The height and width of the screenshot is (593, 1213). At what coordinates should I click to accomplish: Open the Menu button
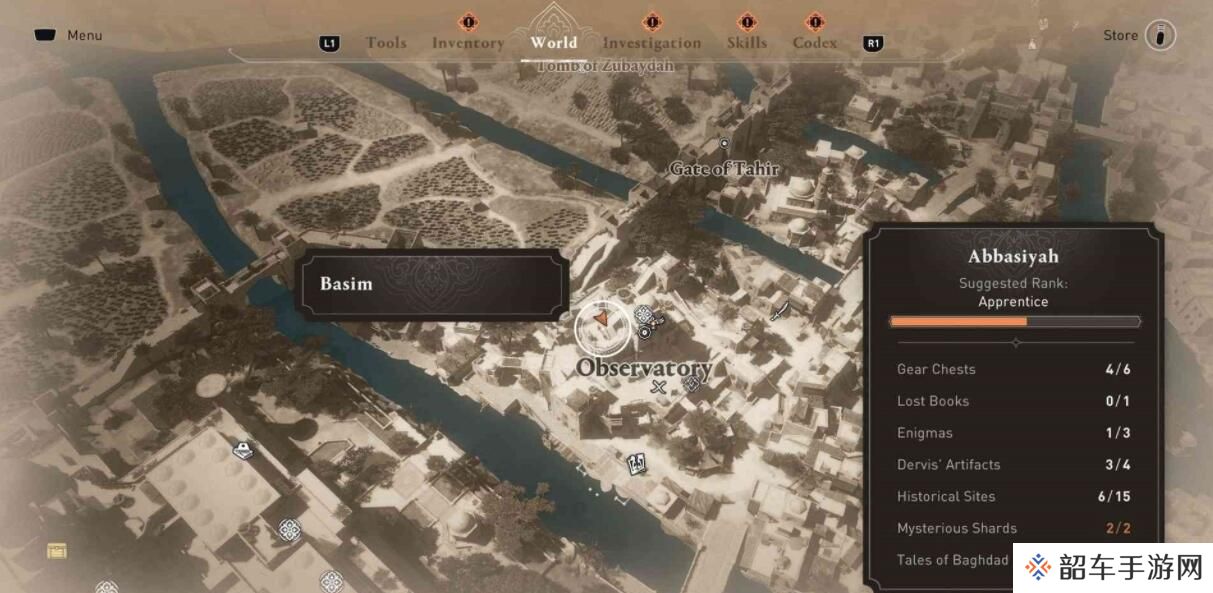point(69,35)
